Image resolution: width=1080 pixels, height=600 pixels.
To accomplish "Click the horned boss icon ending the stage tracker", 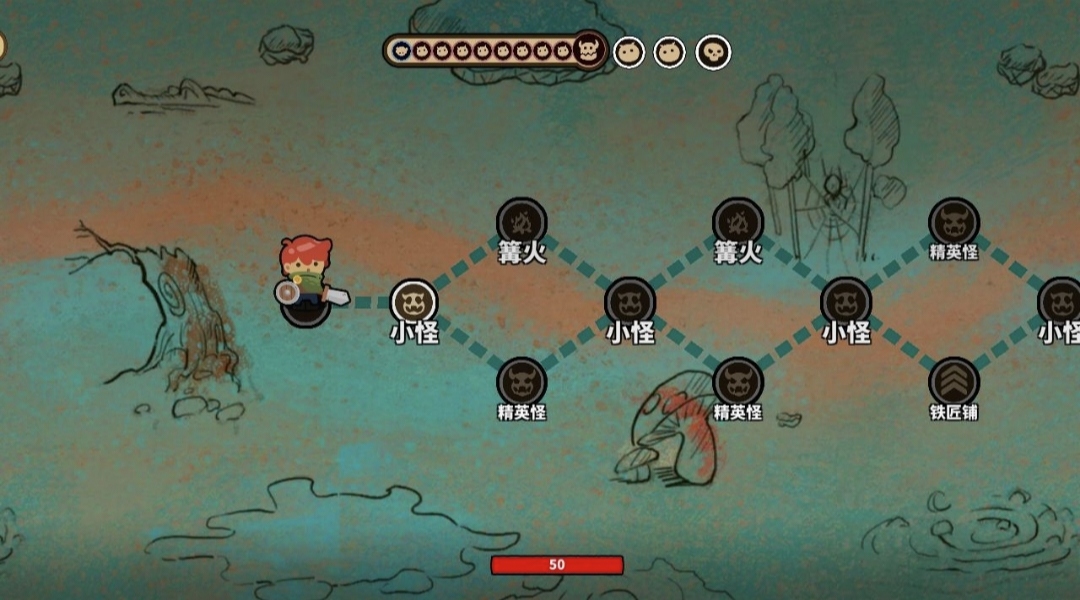I will coord(589,50).
